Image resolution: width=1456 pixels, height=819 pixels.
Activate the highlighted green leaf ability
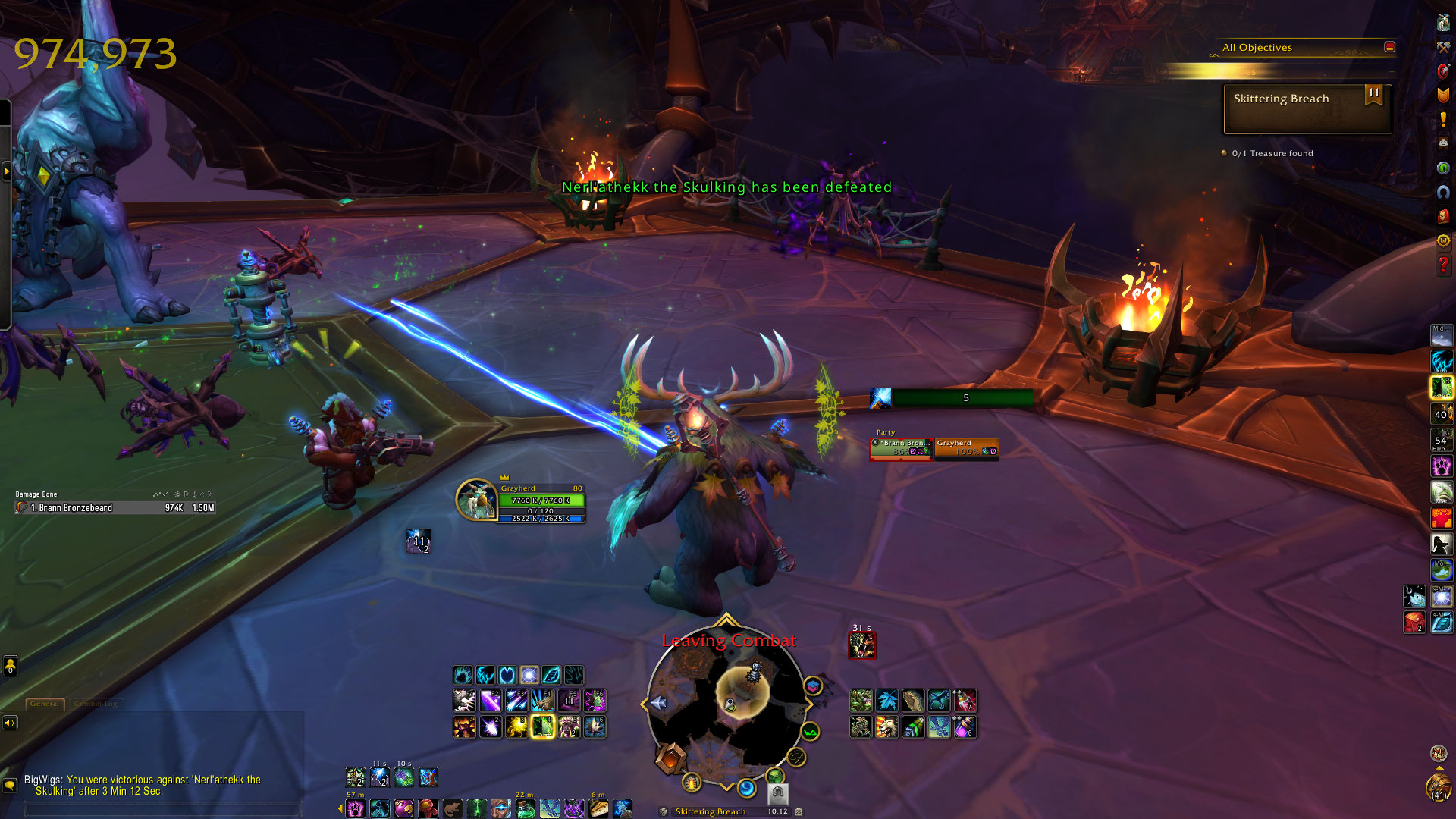click(543, 727)
